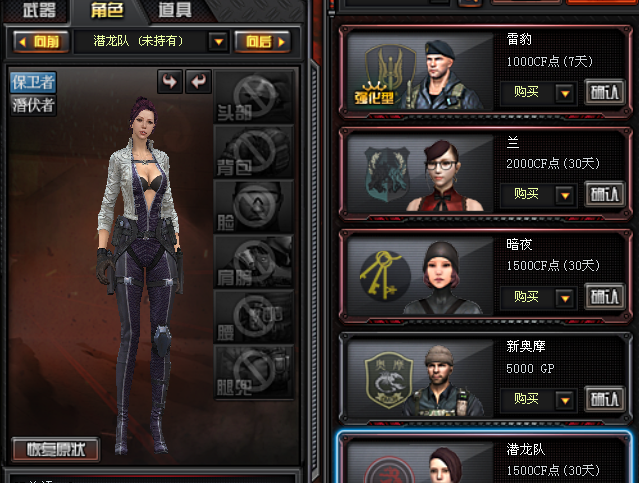Screen dimensions: 639x483
Task: Open the 购买 dropdown for 雷豹
Action: (x=564, y=93)
